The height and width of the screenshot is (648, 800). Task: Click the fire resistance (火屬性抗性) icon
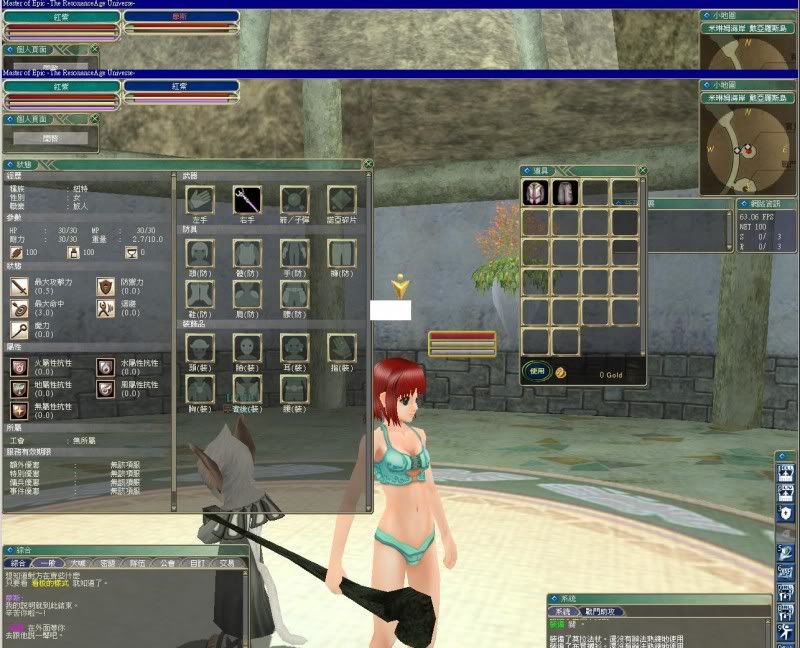click(x=19, y=367)
